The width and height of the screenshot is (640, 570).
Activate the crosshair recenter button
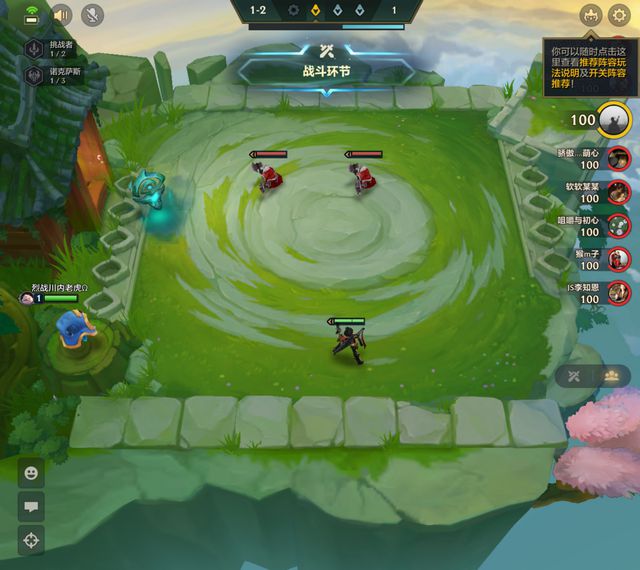[x=31, y=541]
